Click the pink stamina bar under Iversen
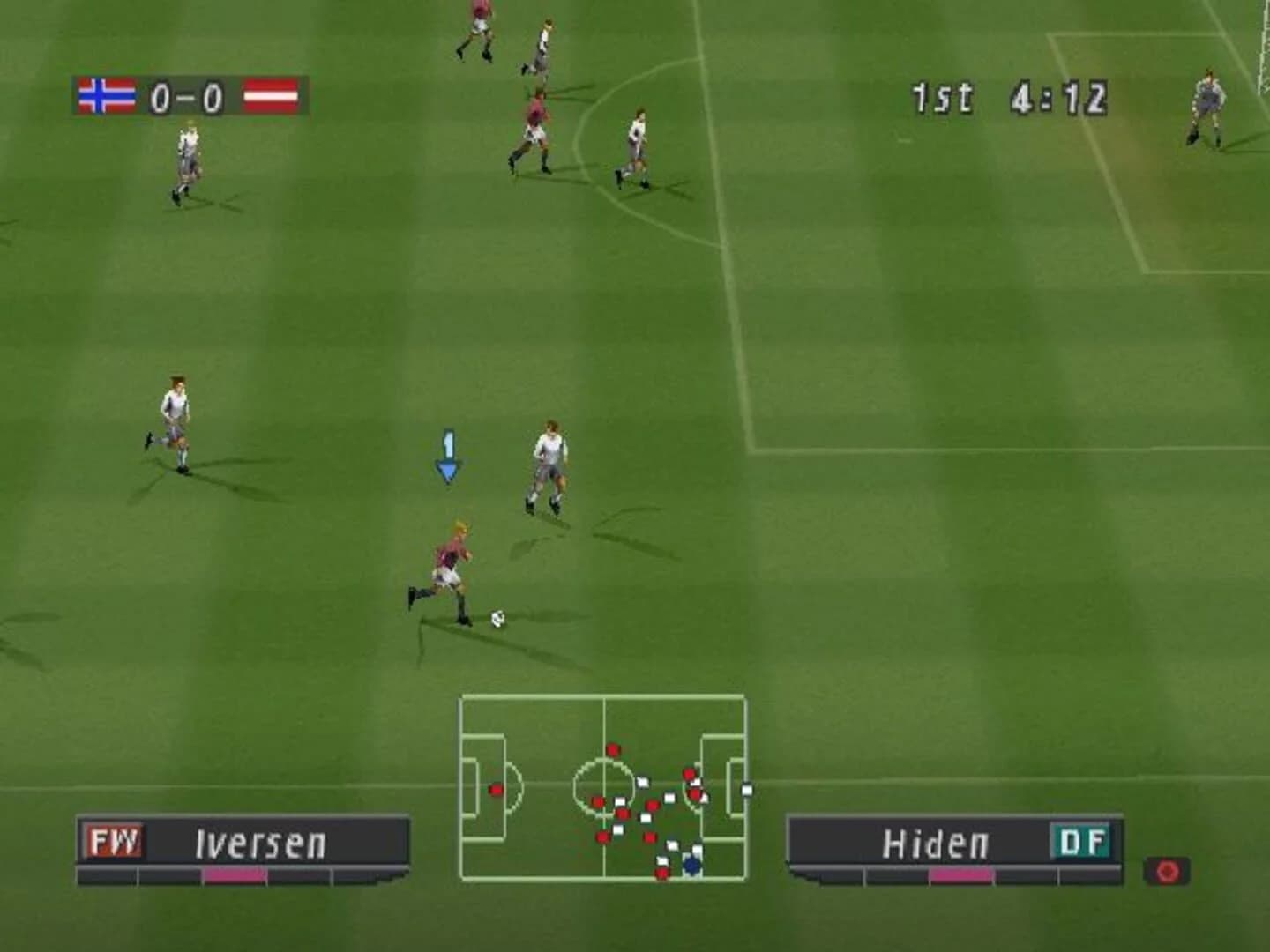The width and height of the screenshot is (1270, 952). (235, 877)
